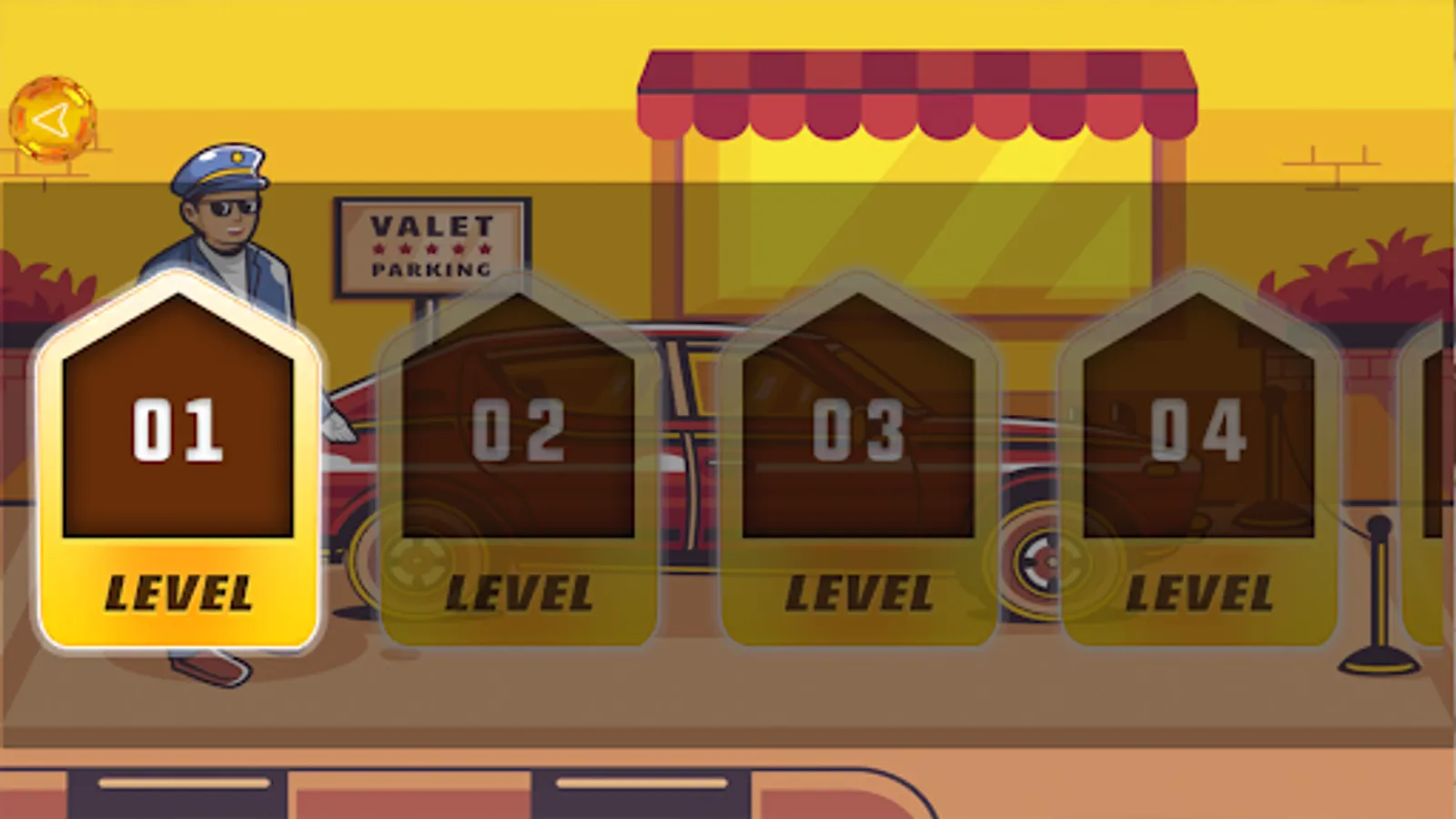Click the red car behind the level badges
Screen dimensions: 1456x819
[678, 473]
